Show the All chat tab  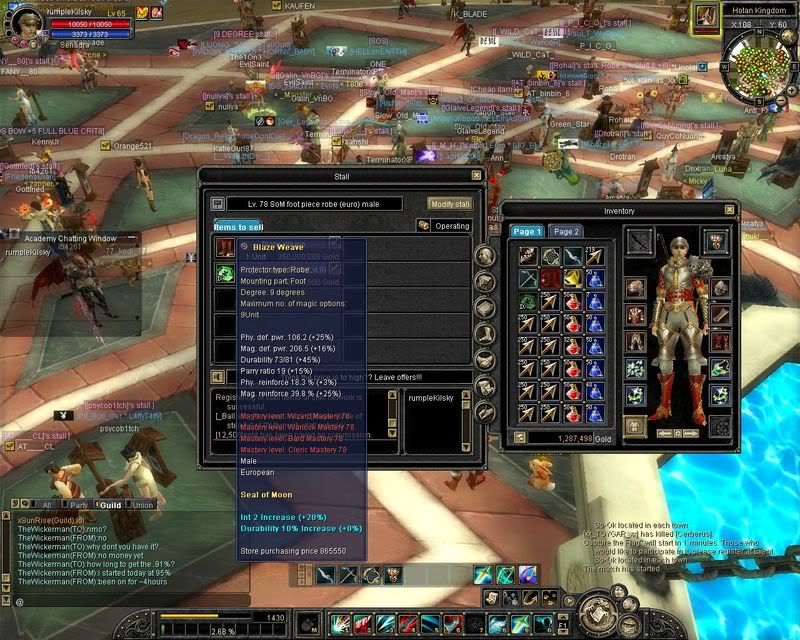click(45, 505)
